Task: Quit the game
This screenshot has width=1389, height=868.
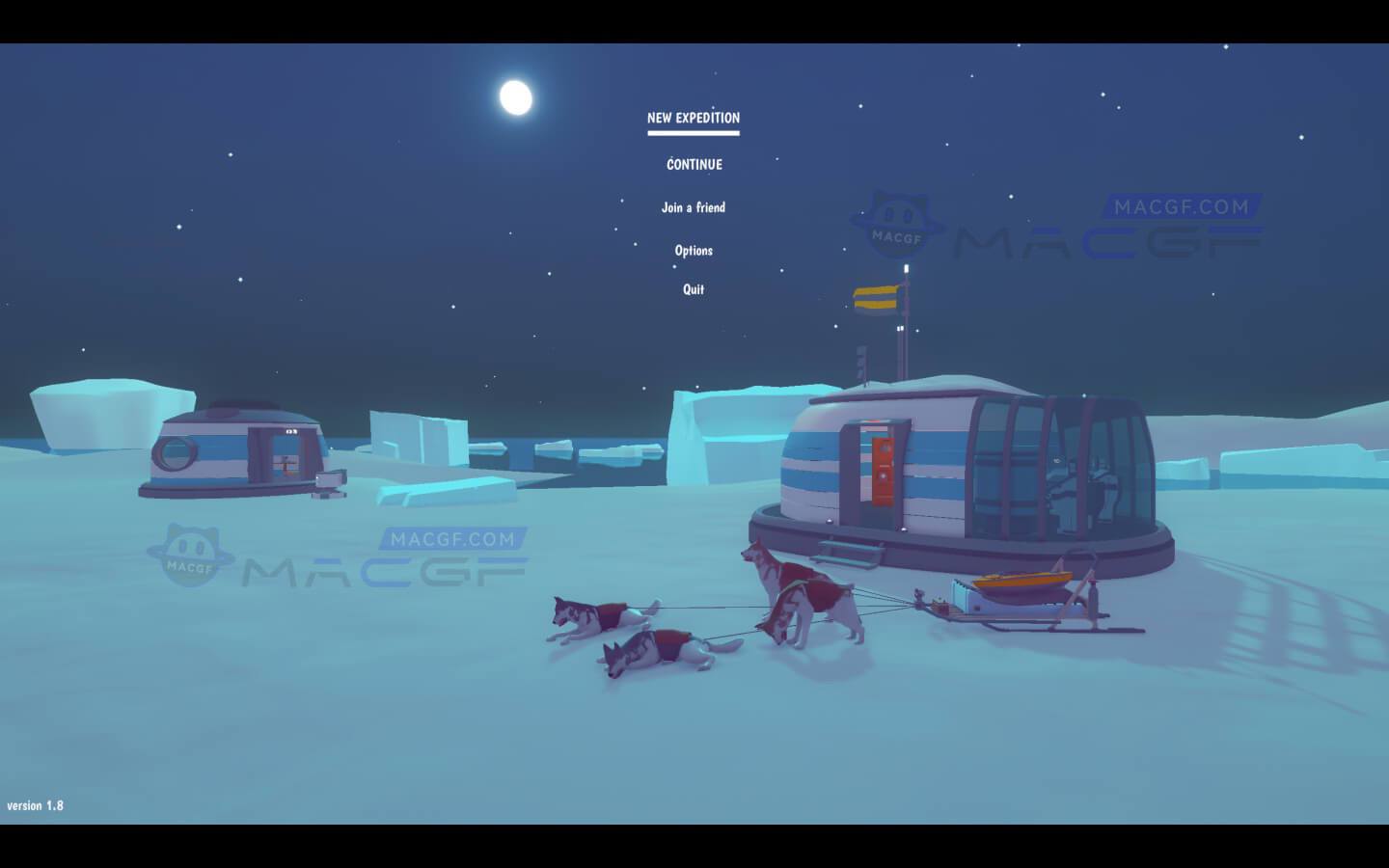Action: [694, 289]
